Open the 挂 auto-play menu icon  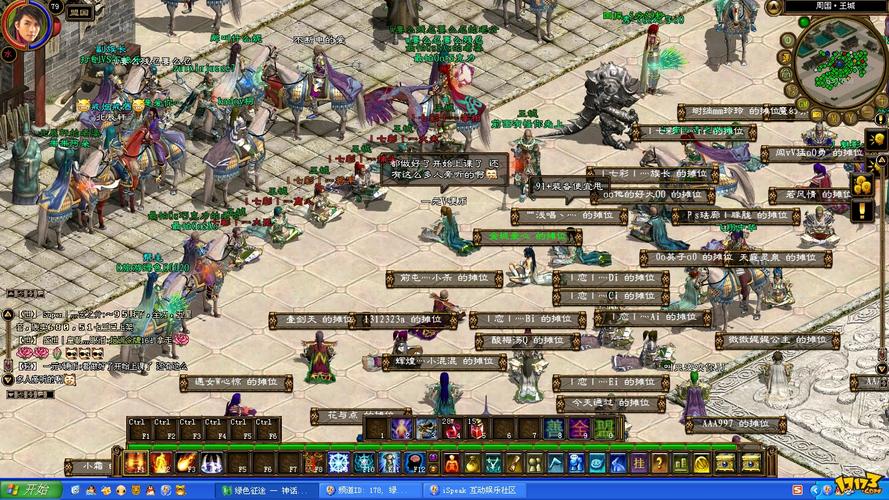point(637,463)
